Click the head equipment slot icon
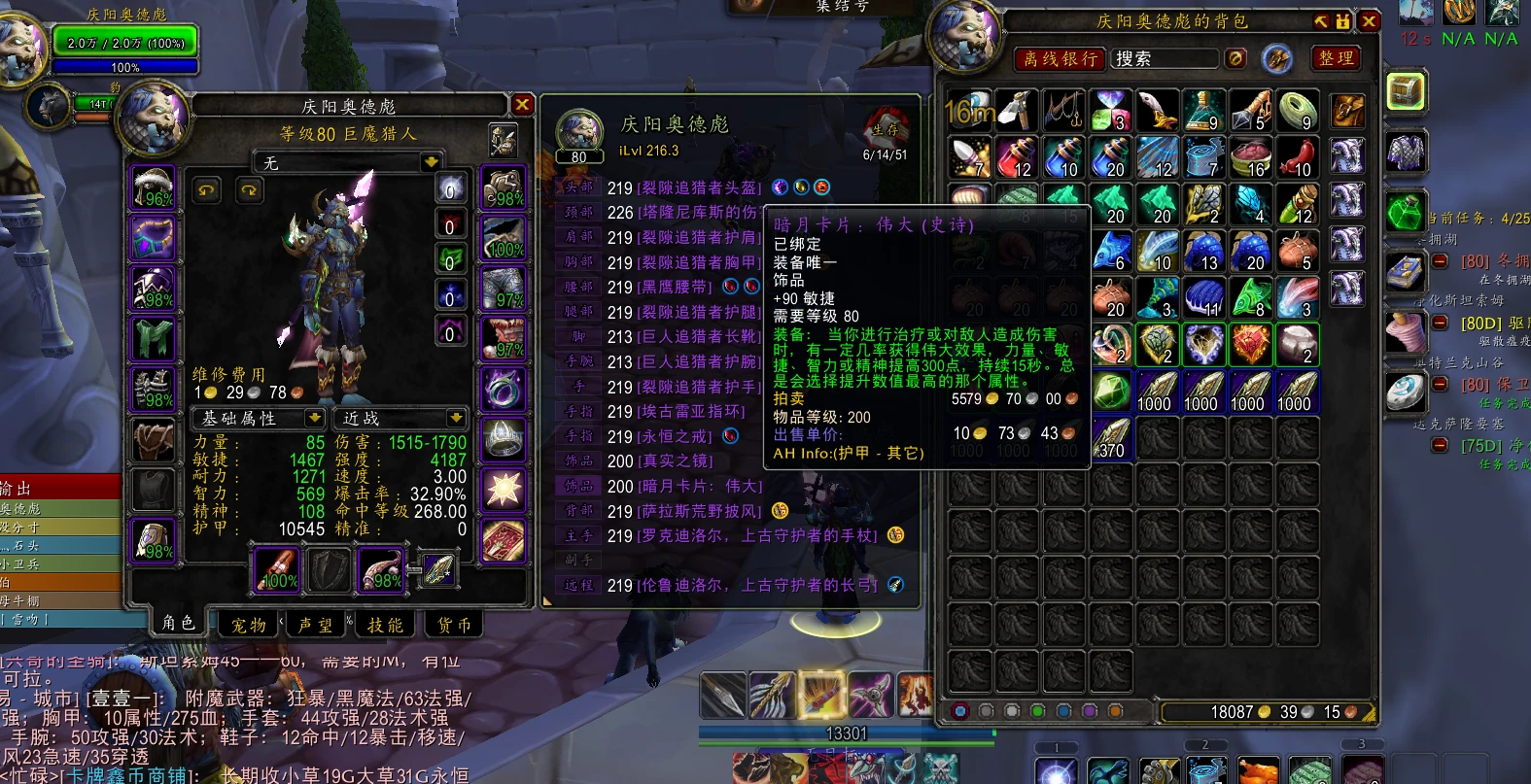The width and height of the screenshot is (1531, 784). pos(153,187)
